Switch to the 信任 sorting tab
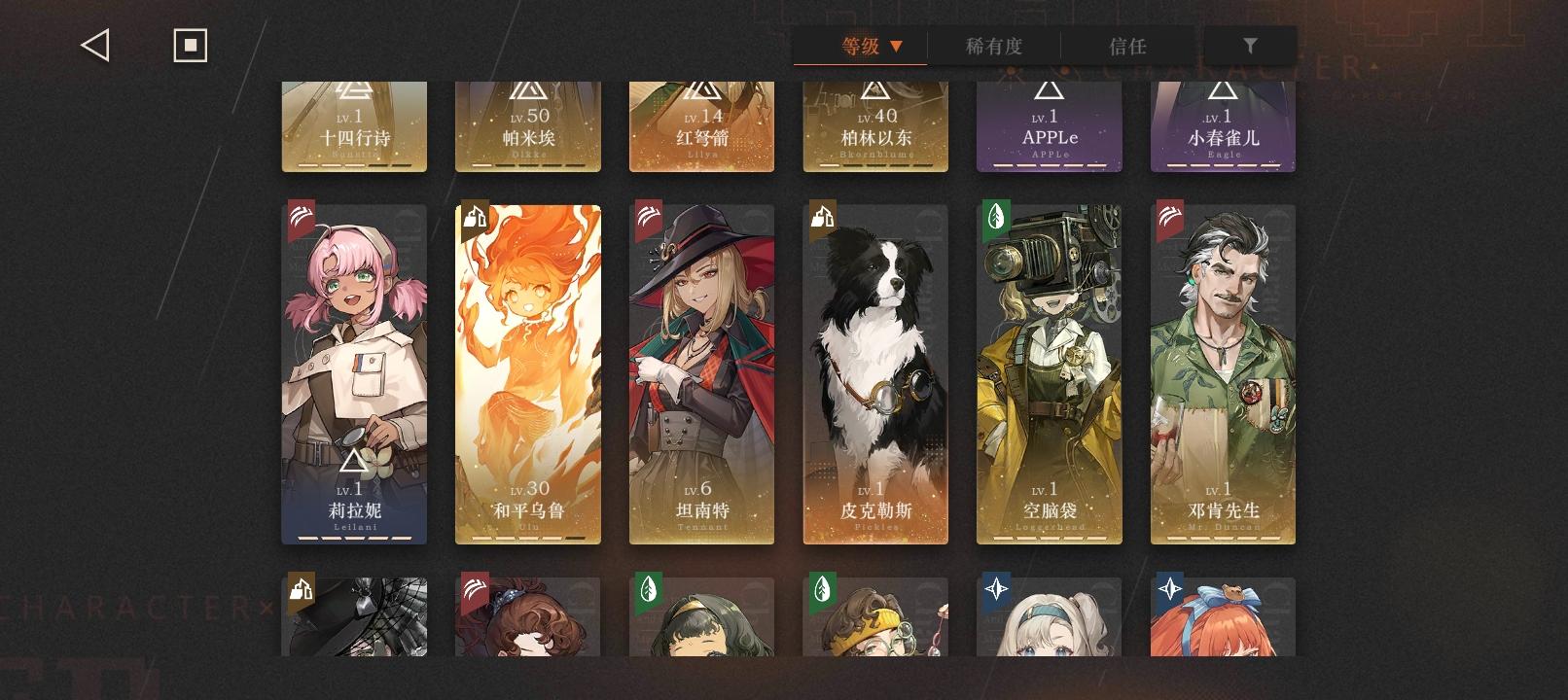The image size is (1568, 700). [1127, 45]
